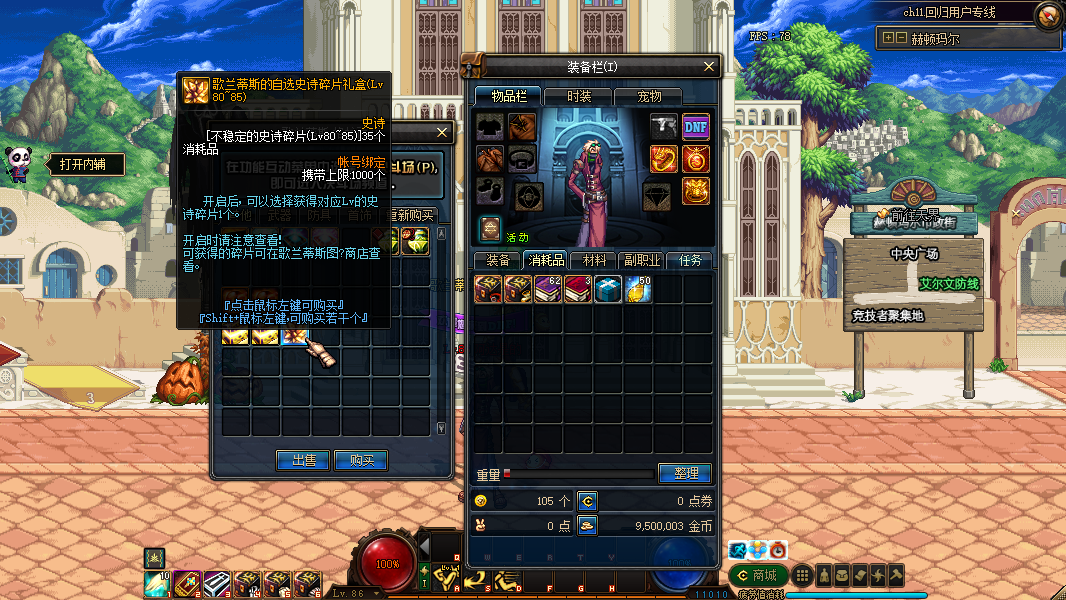Click the gold coin button beside 金币
Screen dimensions: 1066x600
pos(588,525)
